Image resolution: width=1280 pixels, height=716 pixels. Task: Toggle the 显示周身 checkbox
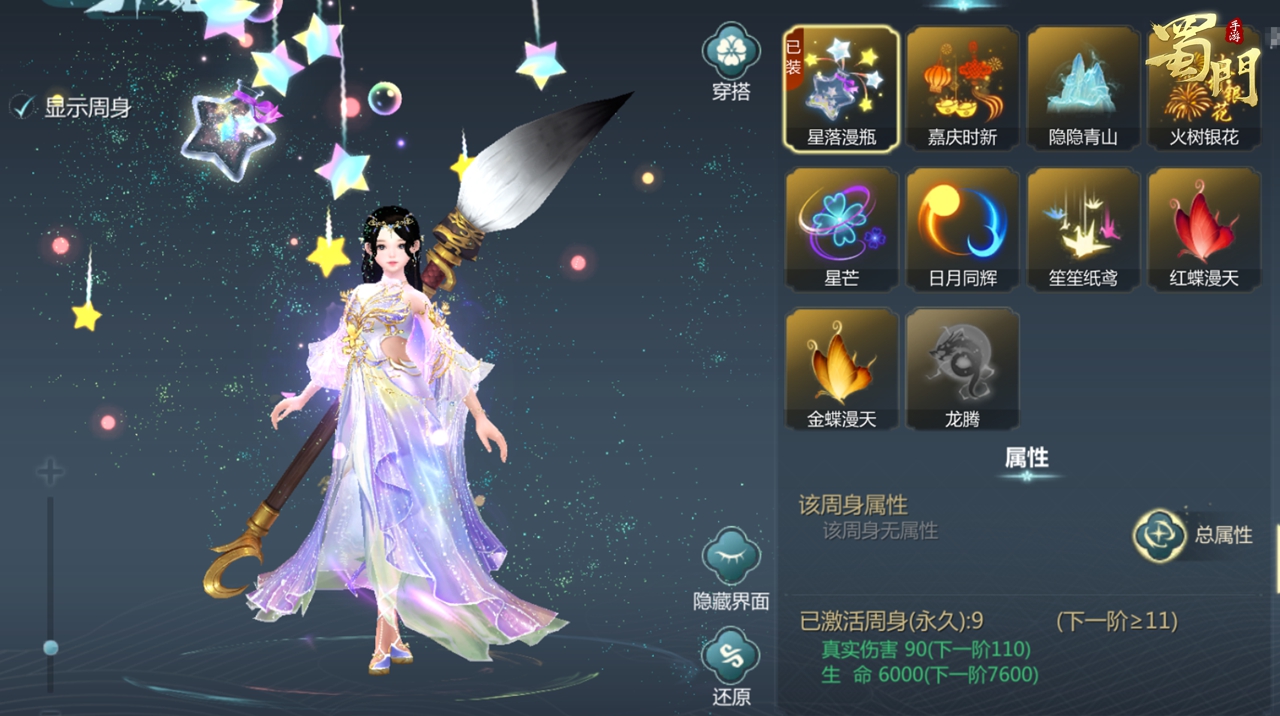[x=23, y=107]
